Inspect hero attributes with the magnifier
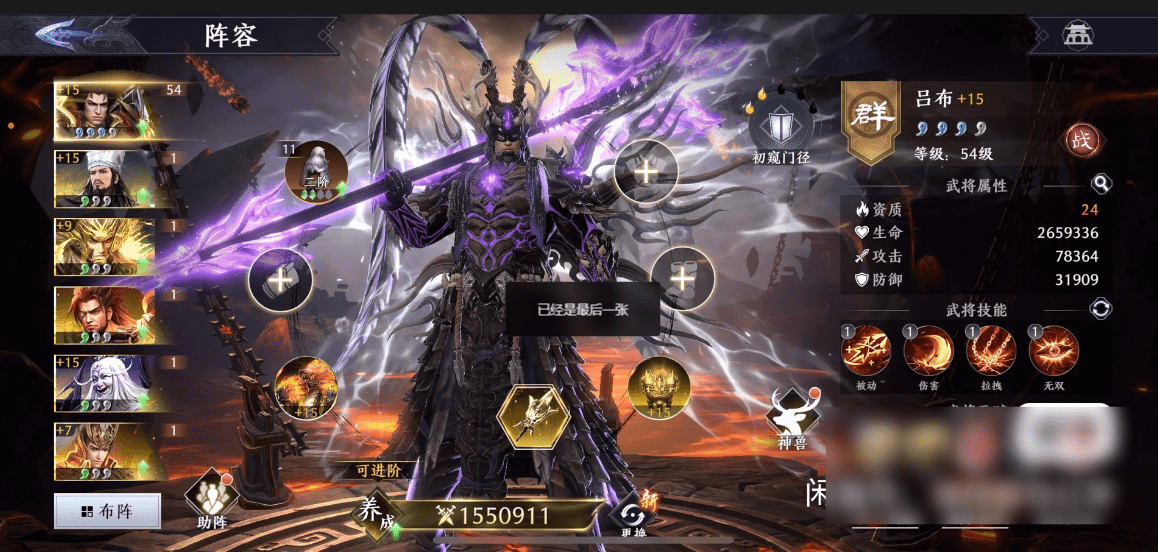The height and width of the screenshot is (552, 1158). tap(1101, 184)
